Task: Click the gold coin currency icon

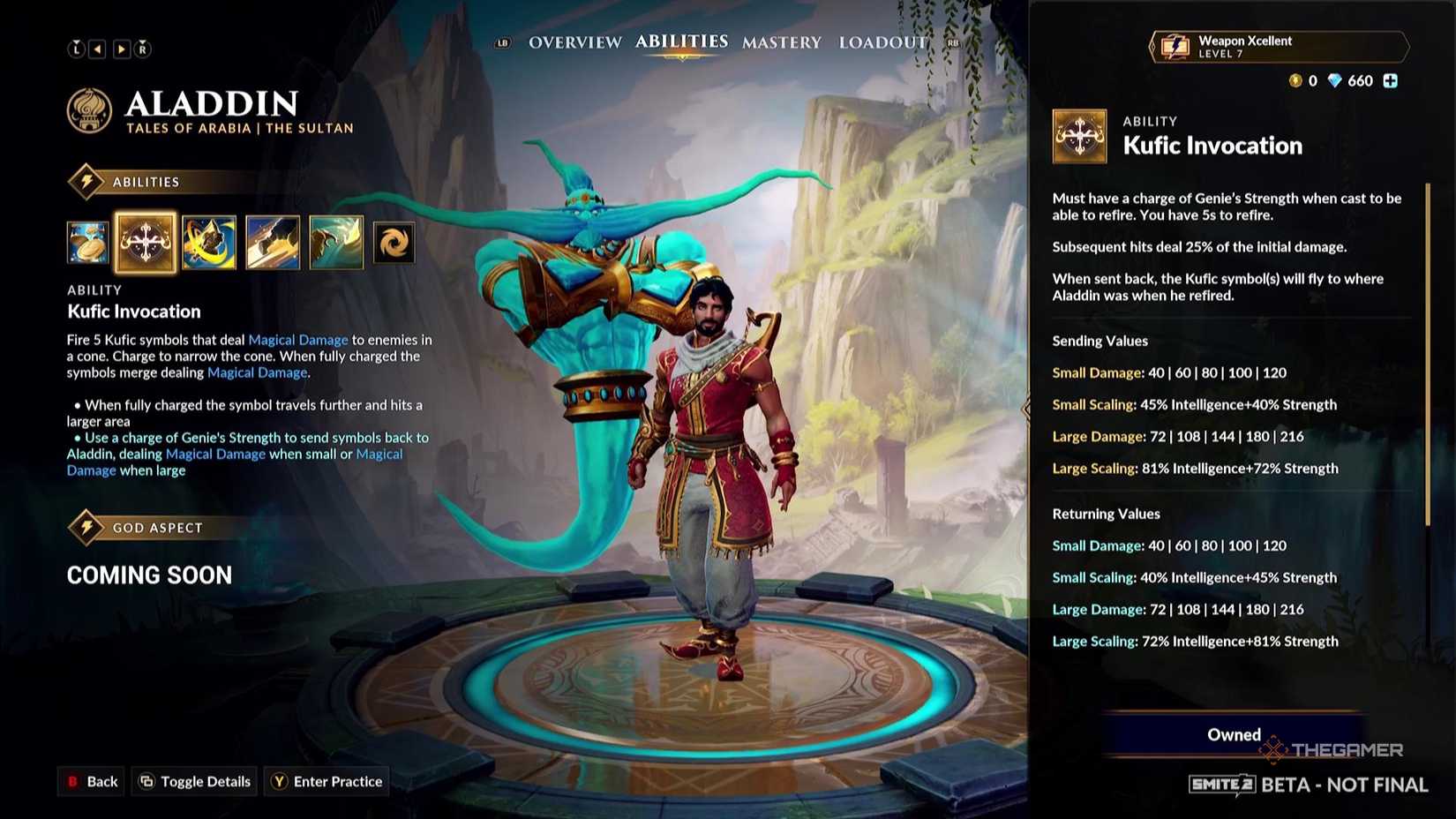Action: (x=1294, y=80)
